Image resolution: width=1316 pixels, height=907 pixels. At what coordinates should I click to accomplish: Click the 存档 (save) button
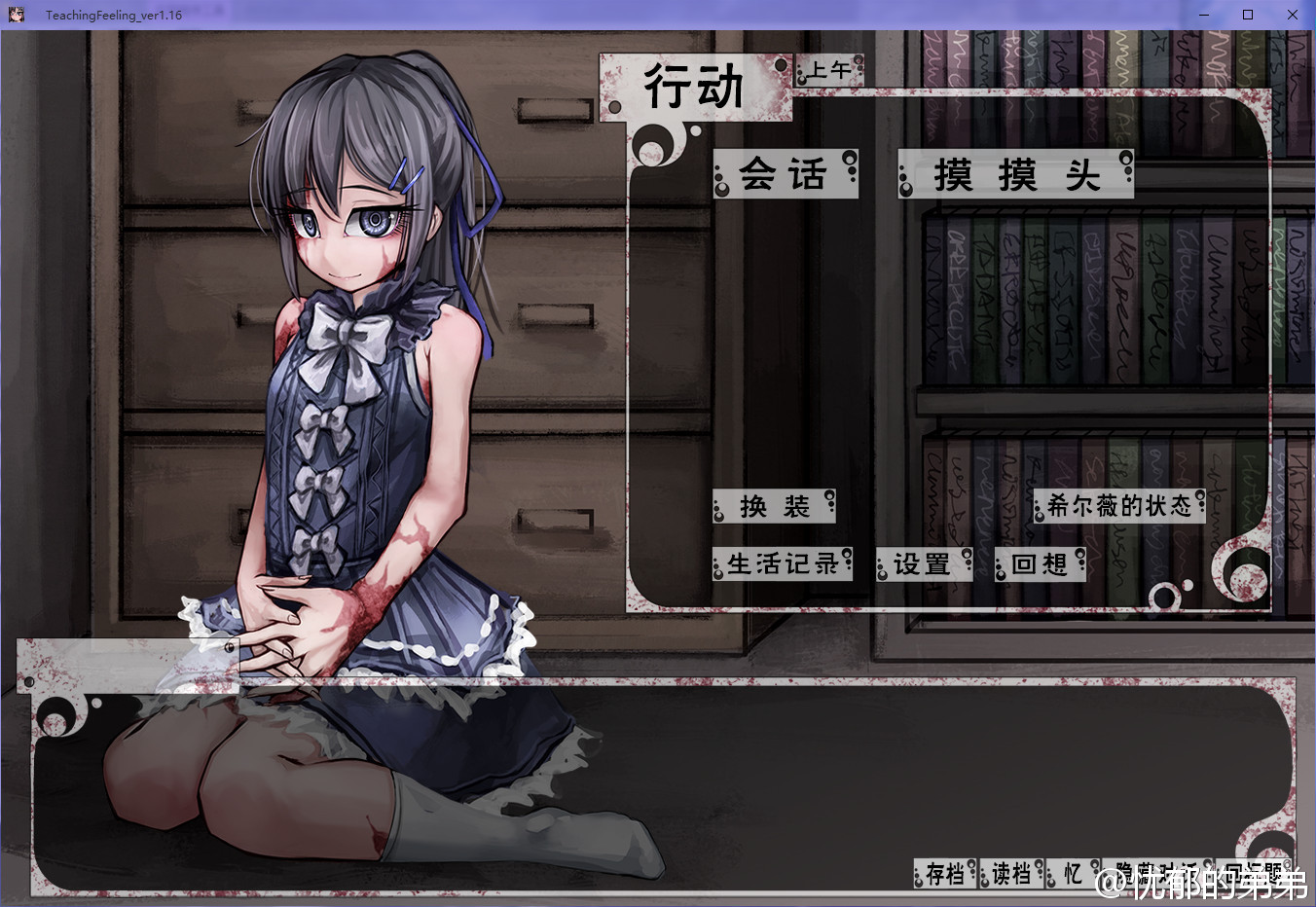click(944, 874)
